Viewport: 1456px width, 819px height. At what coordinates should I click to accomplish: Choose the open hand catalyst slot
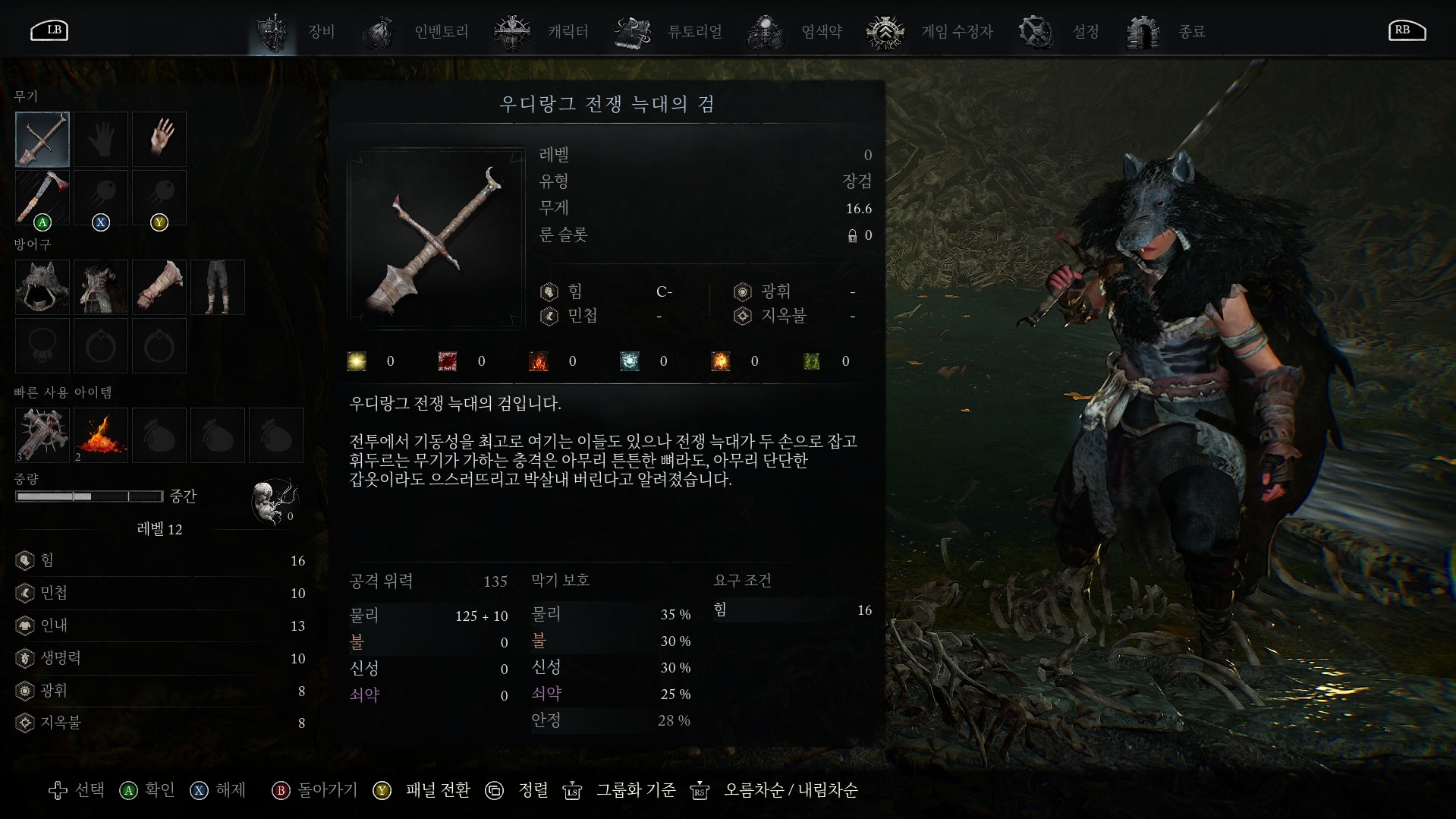[159, 139]
